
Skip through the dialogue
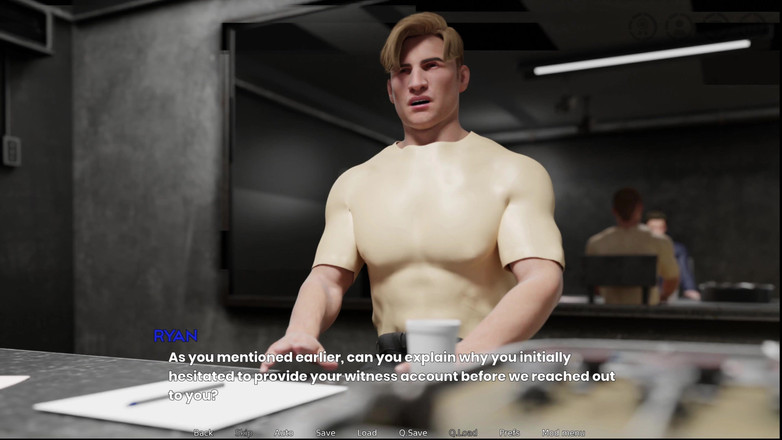tap(244, 433)
